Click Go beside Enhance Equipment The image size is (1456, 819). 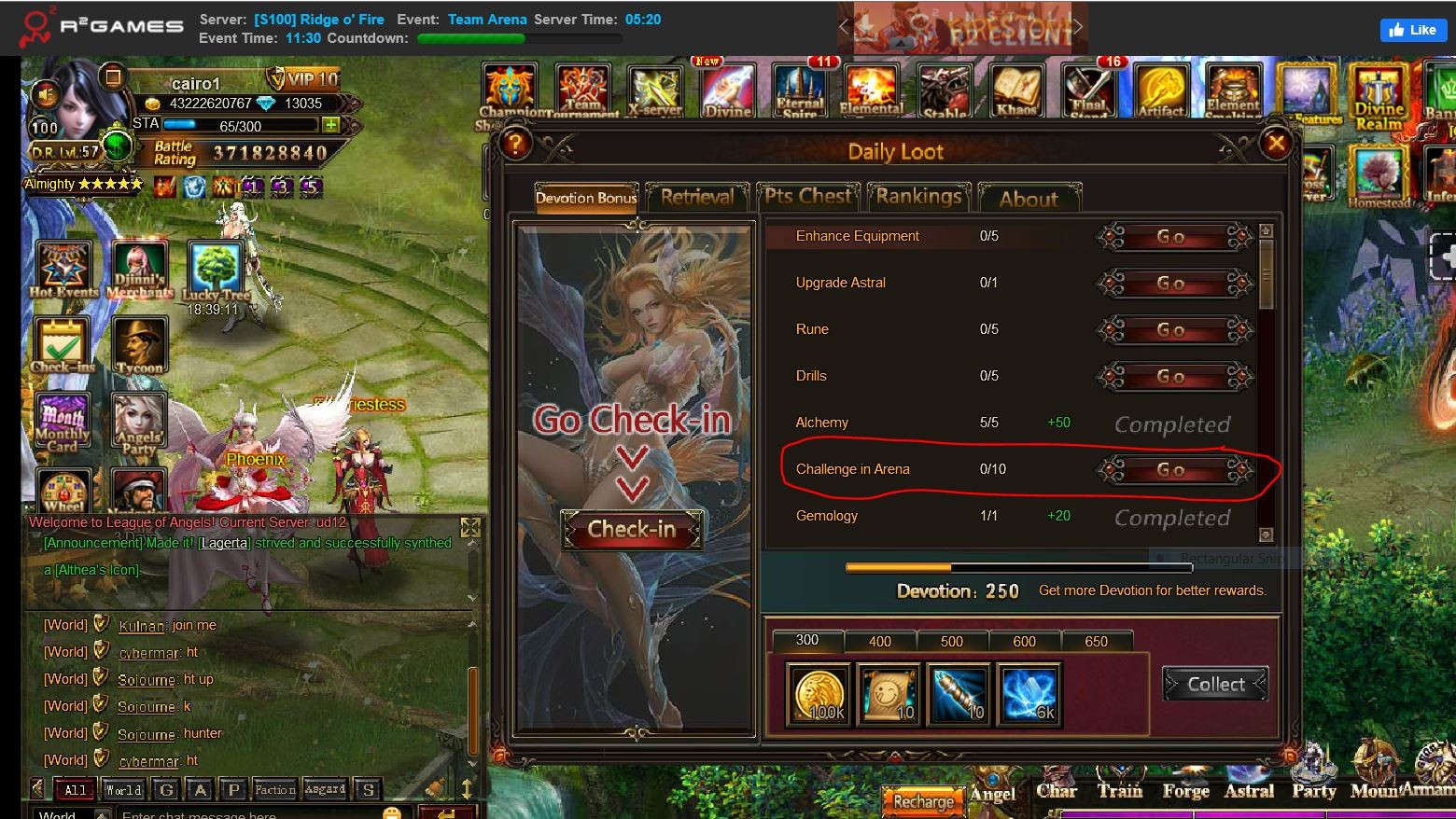coord(1172,237)
